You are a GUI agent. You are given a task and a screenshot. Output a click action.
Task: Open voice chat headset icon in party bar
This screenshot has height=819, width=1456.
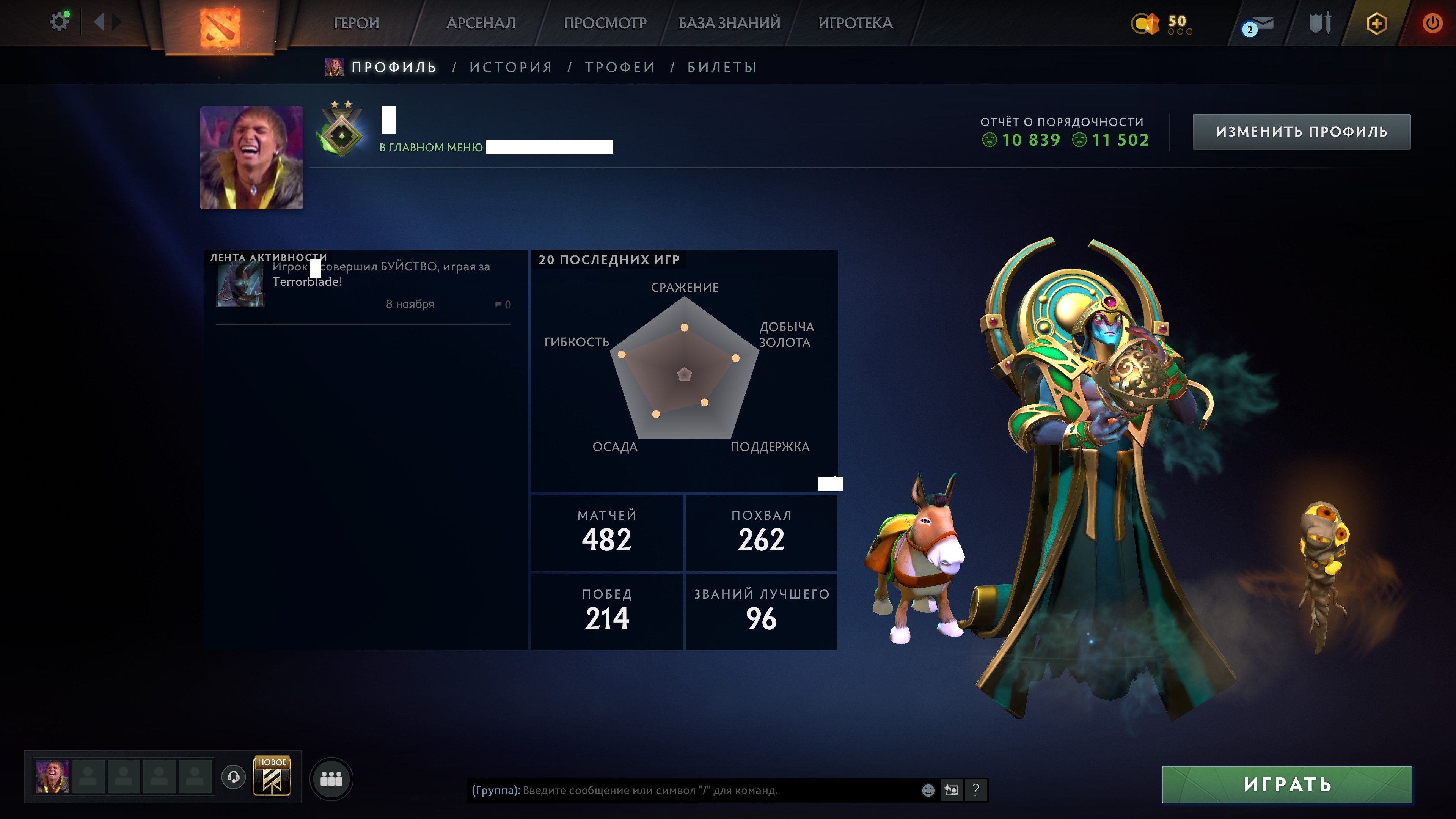(233, 777)
